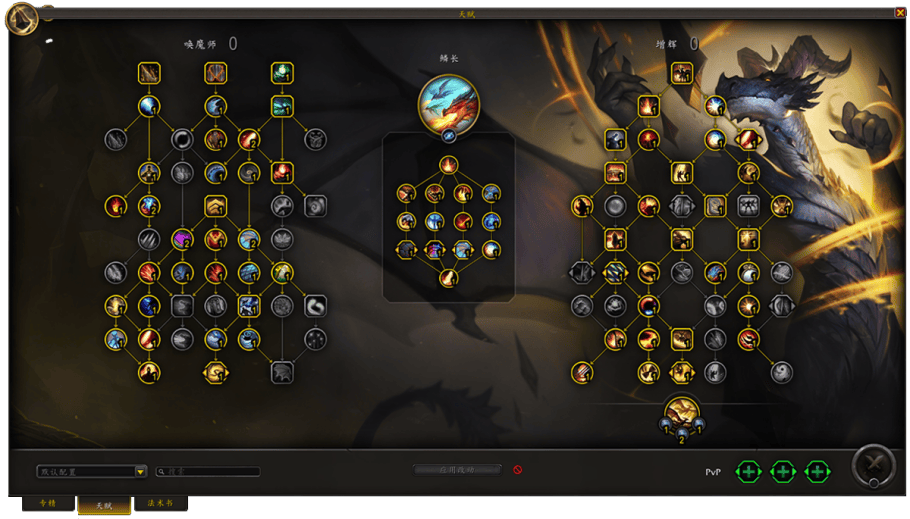Close the talents window with the red X

900,13
